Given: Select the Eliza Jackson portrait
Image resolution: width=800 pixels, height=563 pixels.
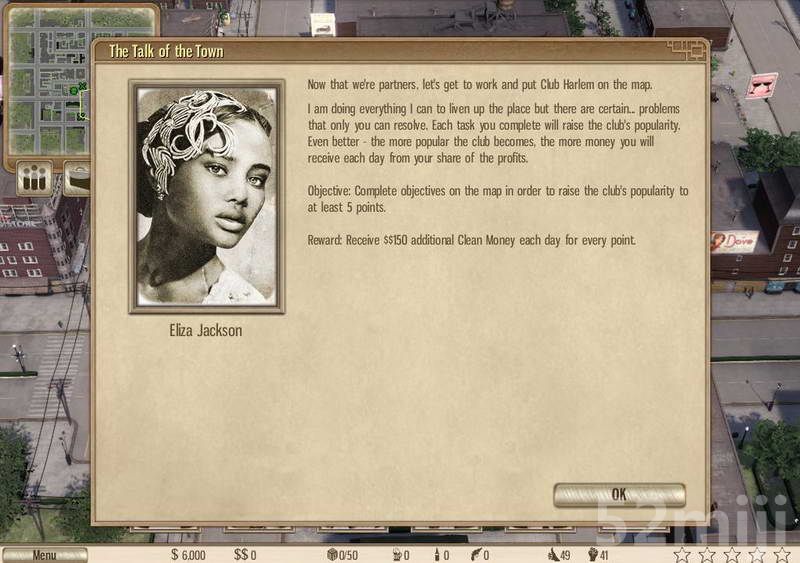Looking at the screenshot, I should coord(207,196).
